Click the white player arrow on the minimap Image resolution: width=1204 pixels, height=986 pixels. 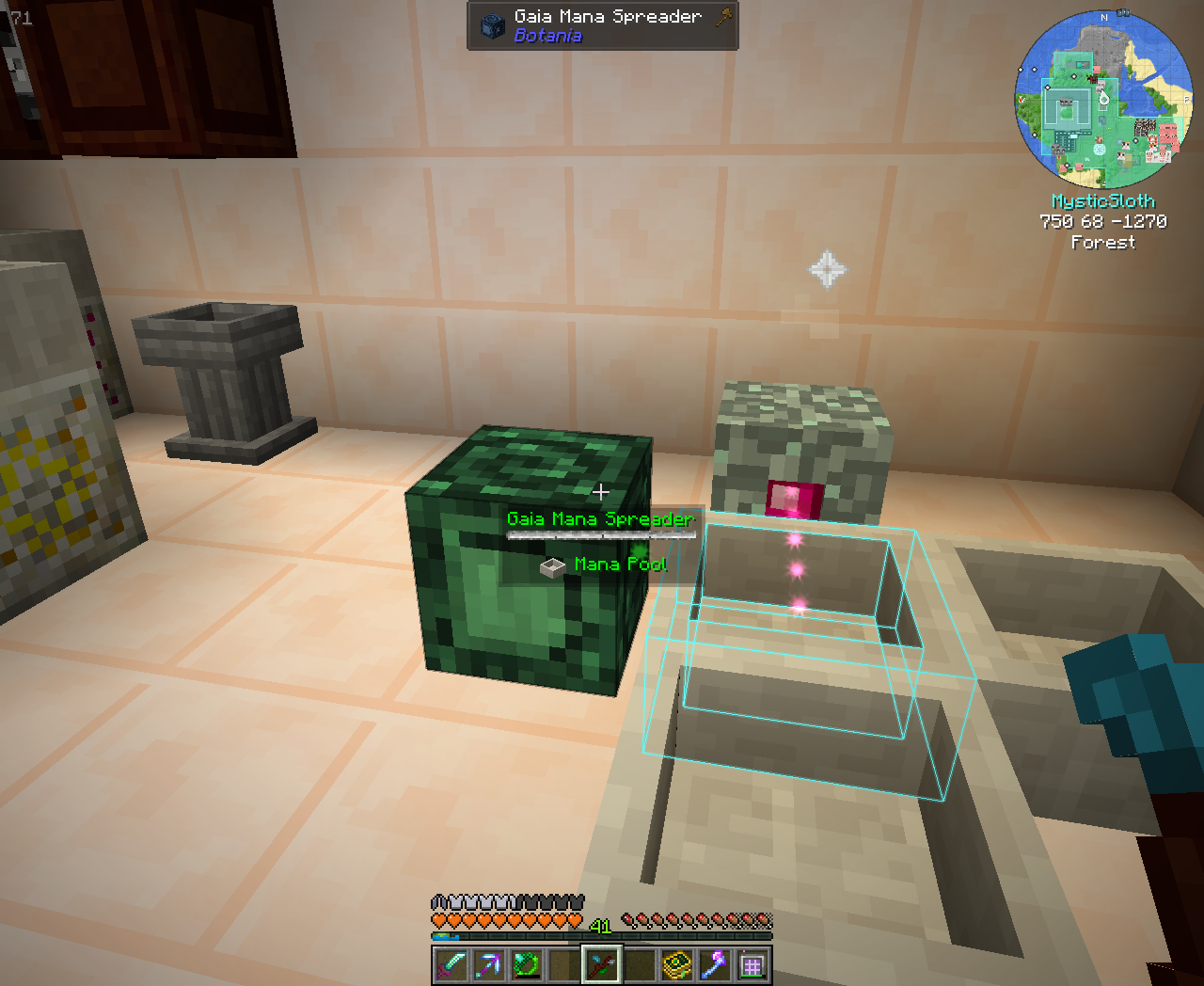[1104, 99]
